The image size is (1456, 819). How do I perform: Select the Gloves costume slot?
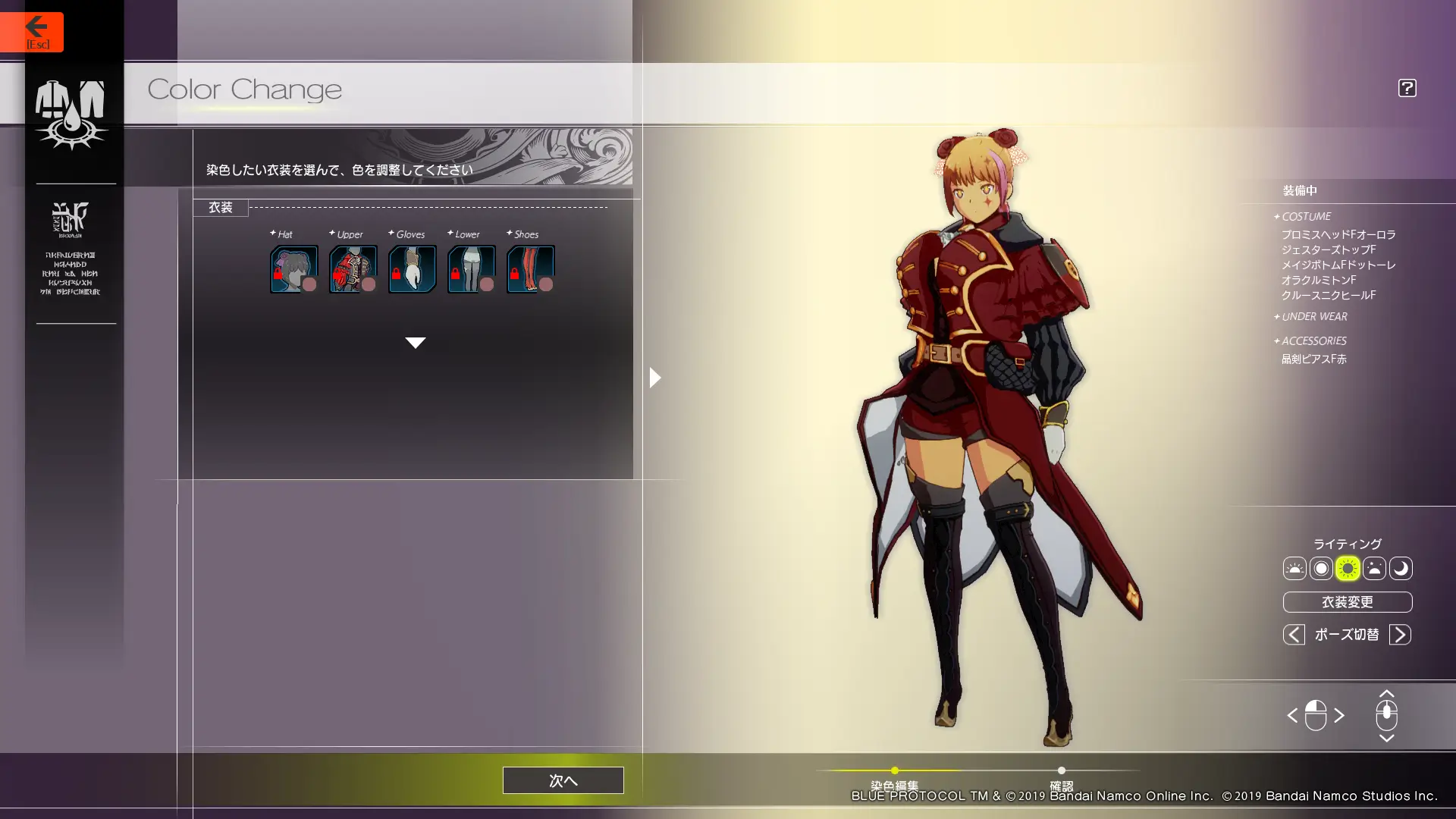(x=412, y=269)
